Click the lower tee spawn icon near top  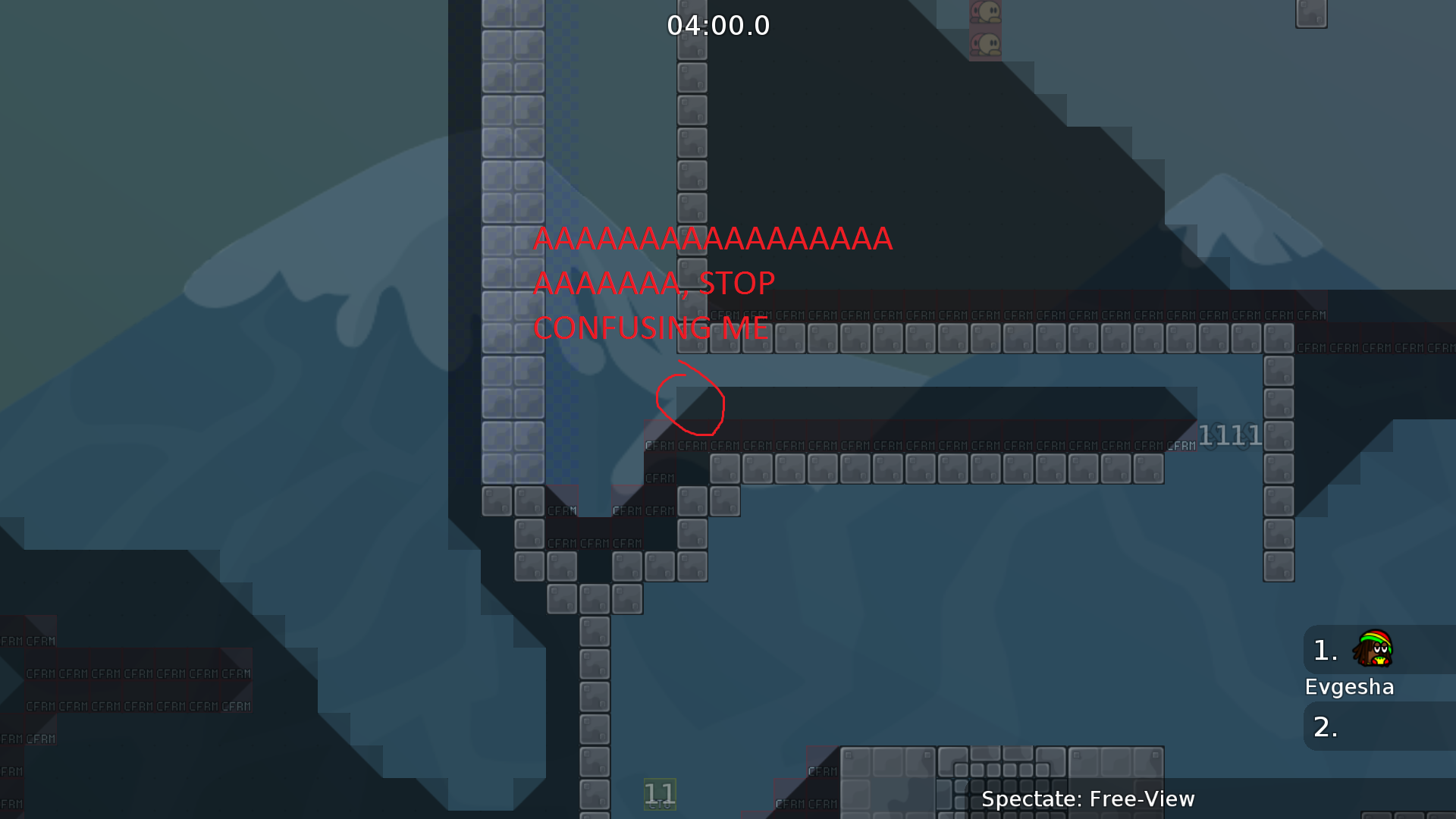[x=986, y=42]
